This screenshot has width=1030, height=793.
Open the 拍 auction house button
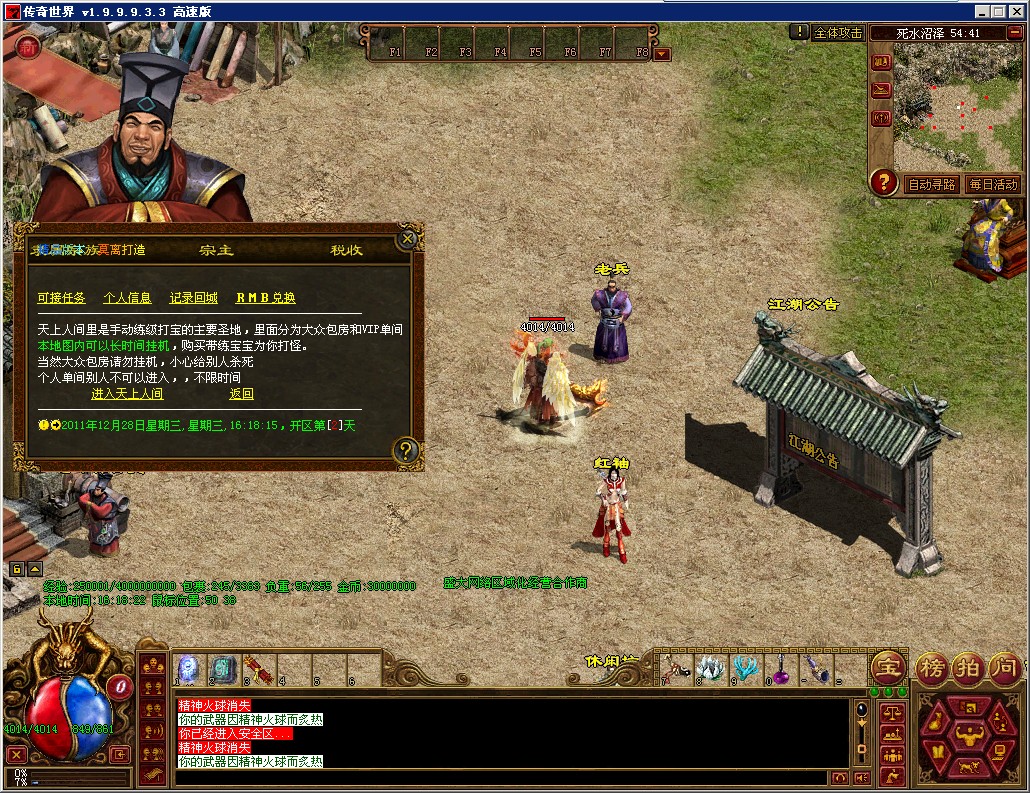point(967,668)
